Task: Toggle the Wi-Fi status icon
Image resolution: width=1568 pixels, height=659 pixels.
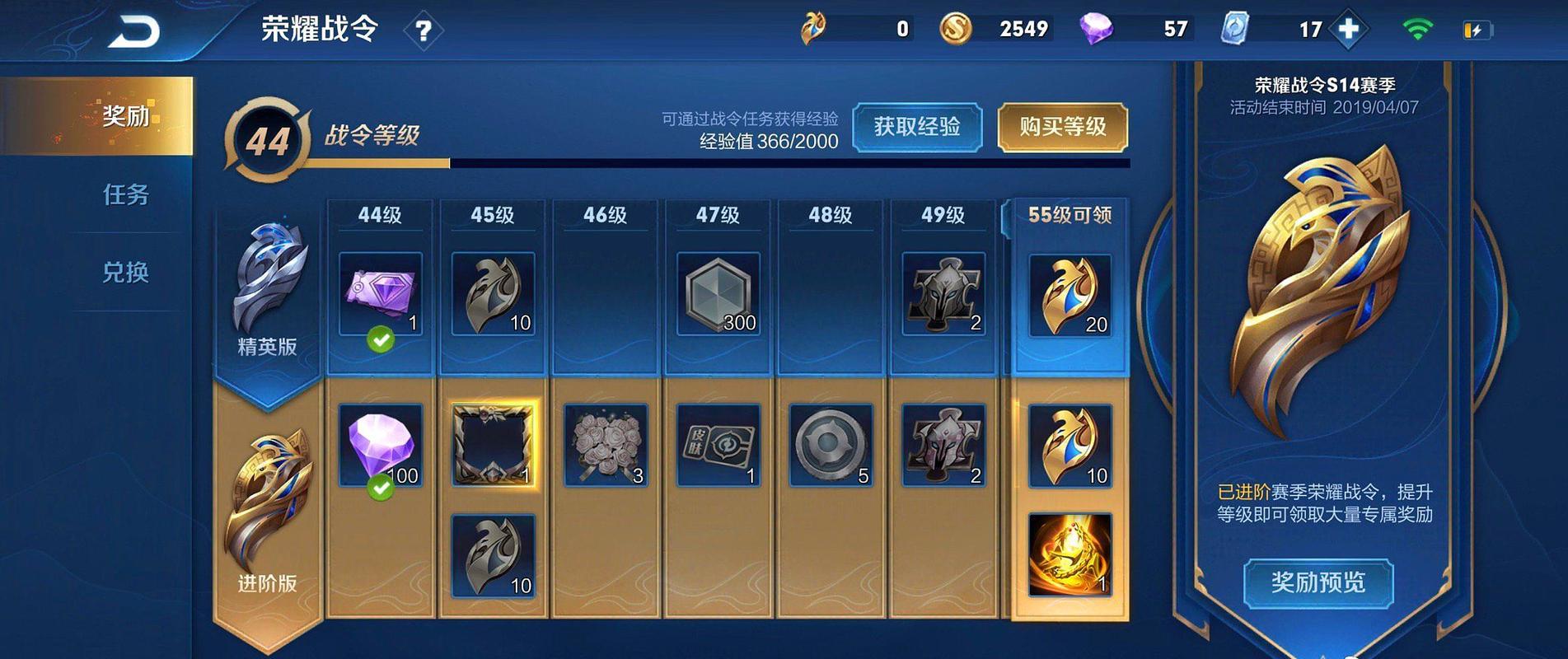Action: tap(1416, 28)
